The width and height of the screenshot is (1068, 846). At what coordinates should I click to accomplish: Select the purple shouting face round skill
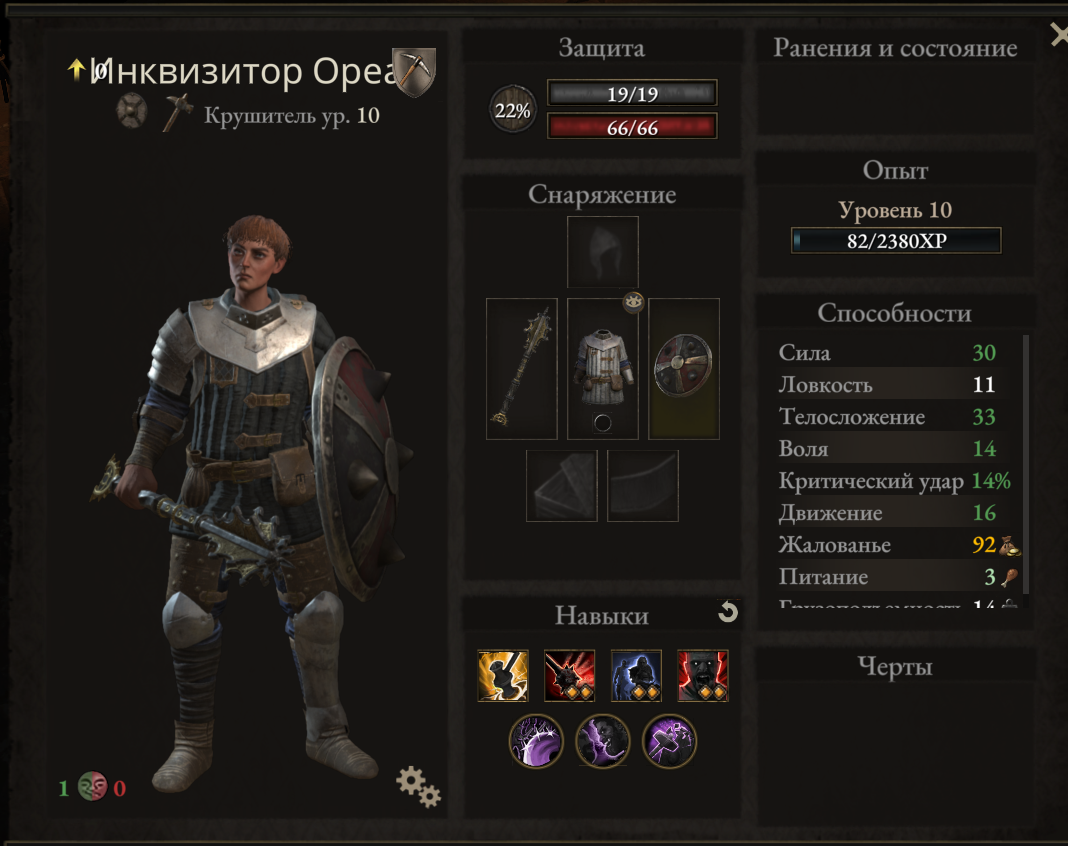pyautogui.click(x=603, y=741)
